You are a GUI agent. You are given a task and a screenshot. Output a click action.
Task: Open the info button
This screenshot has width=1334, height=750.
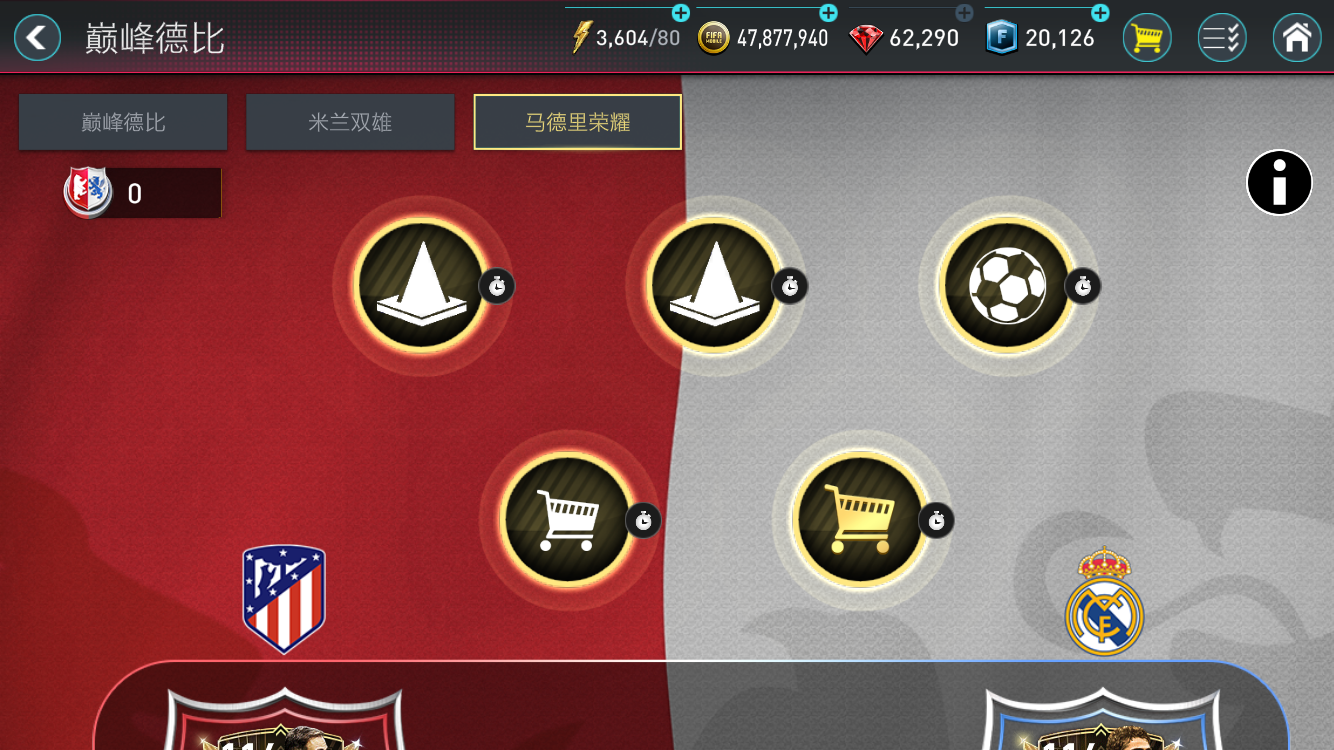[1279, 183]
